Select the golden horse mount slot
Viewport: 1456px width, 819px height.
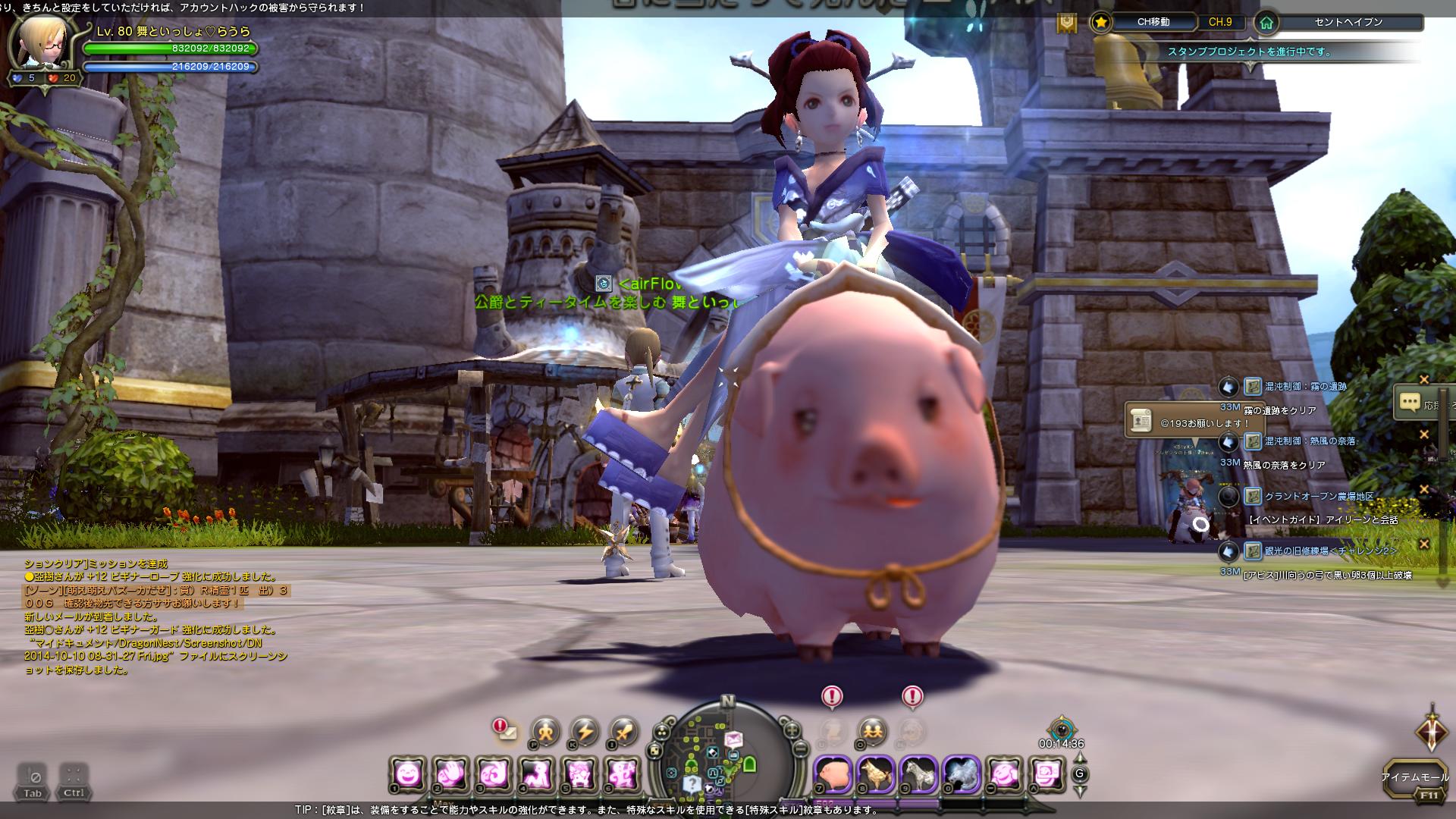point(874,774)
